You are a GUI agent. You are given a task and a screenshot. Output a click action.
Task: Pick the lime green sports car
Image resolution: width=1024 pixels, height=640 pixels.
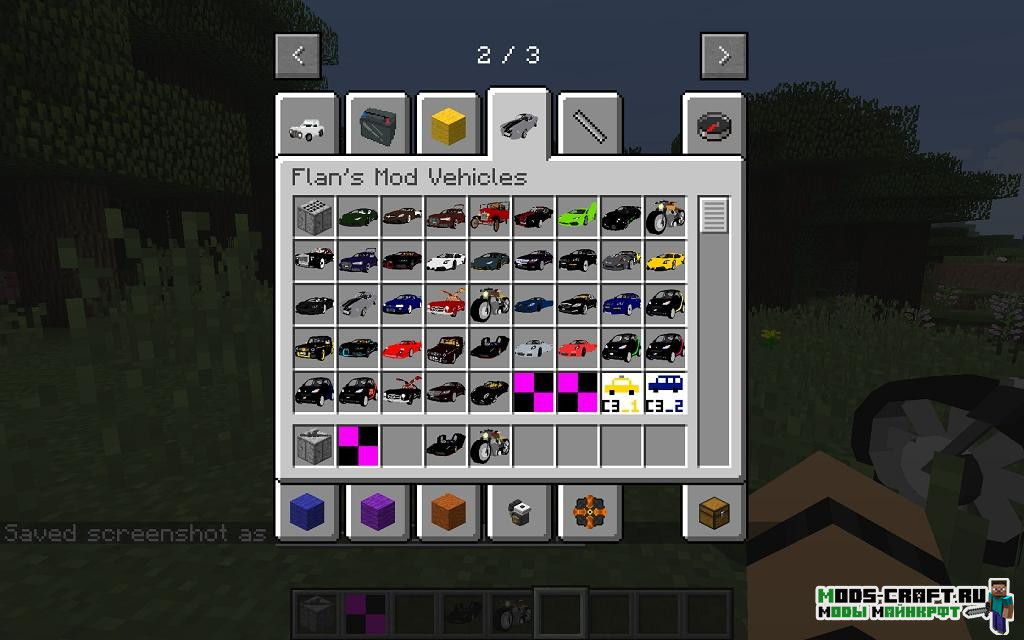tap(577, 216)
